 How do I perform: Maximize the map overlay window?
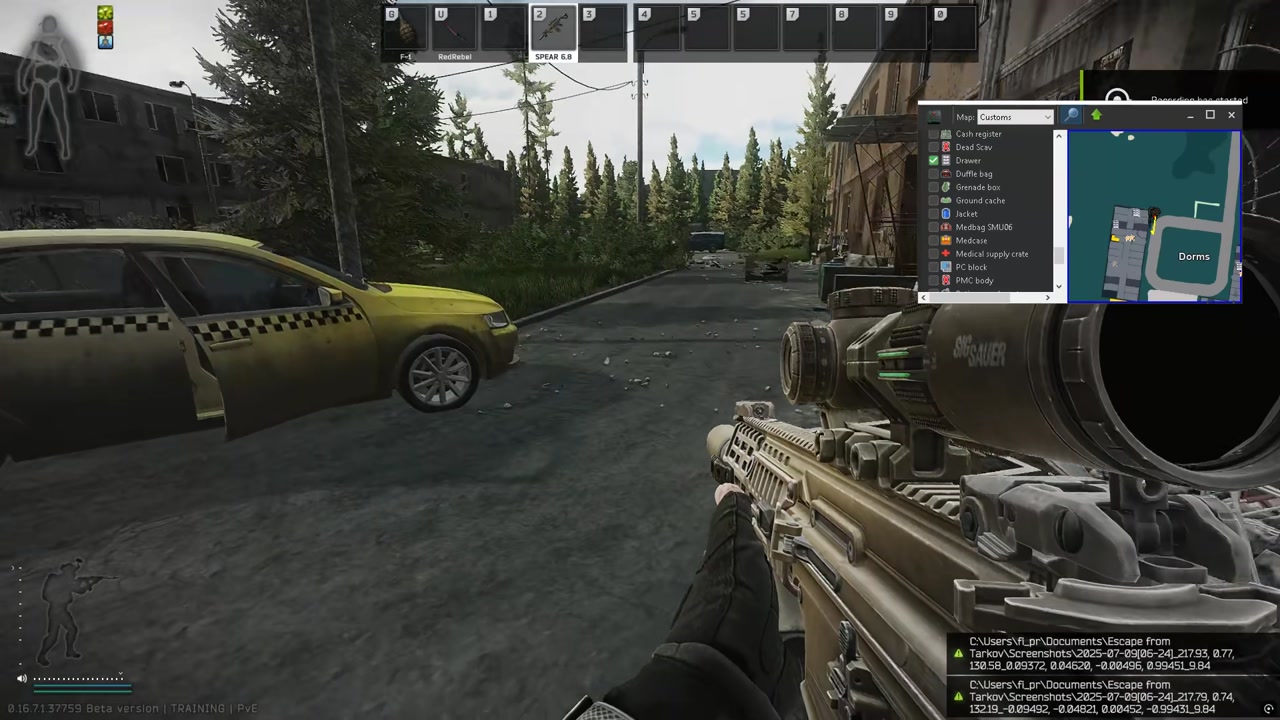click(x=1210, y=115)
